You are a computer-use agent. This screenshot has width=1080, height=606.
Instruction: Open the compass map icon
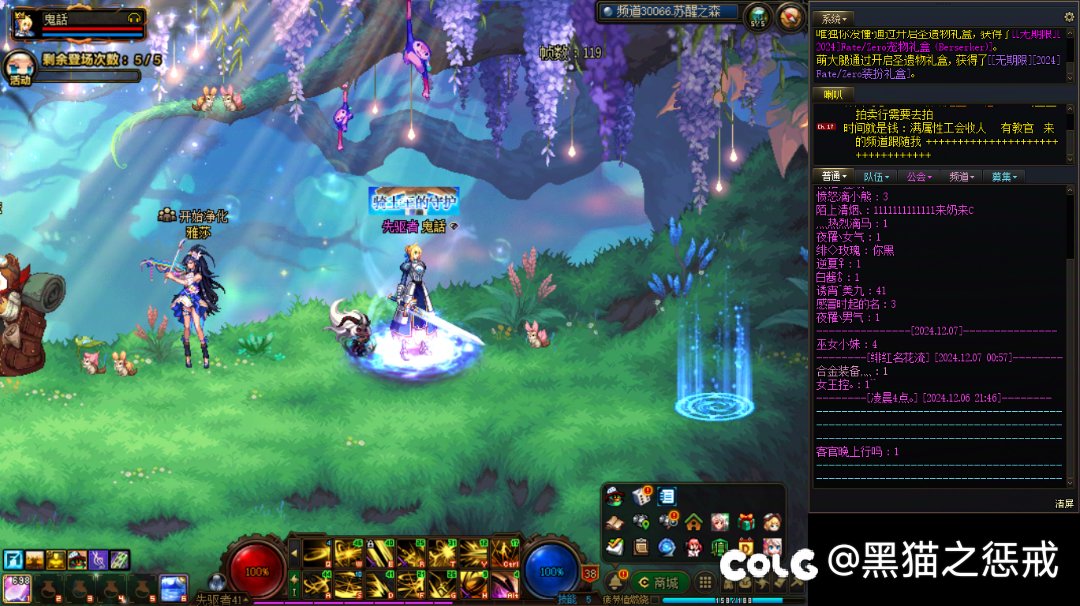point(791,15)
